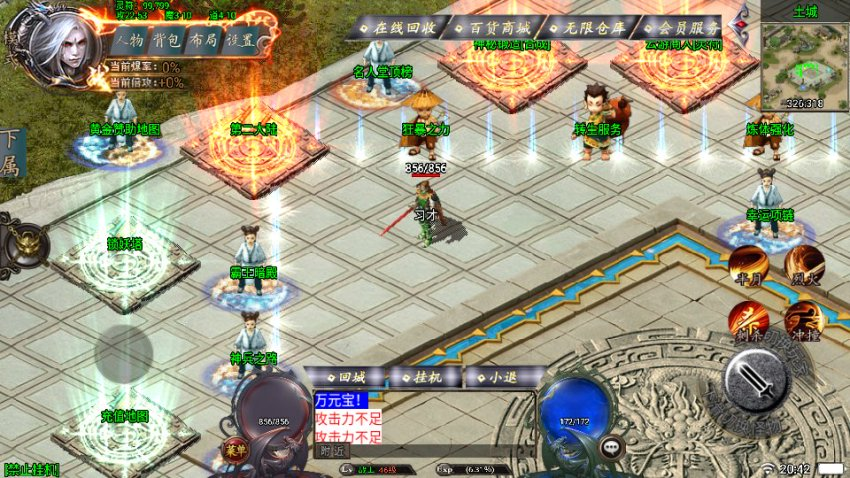This screenshot has width=850, height=478.
Task: Select the 附近 nearby chat channel
Action: [334, 451]
